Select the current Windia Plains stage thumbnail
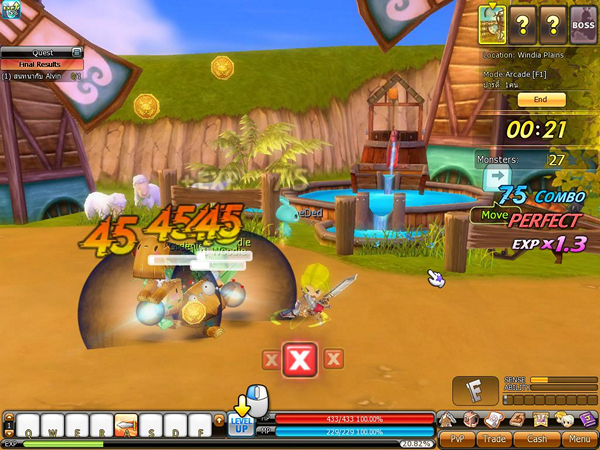600x450 pixels. [x=493, y=19]
